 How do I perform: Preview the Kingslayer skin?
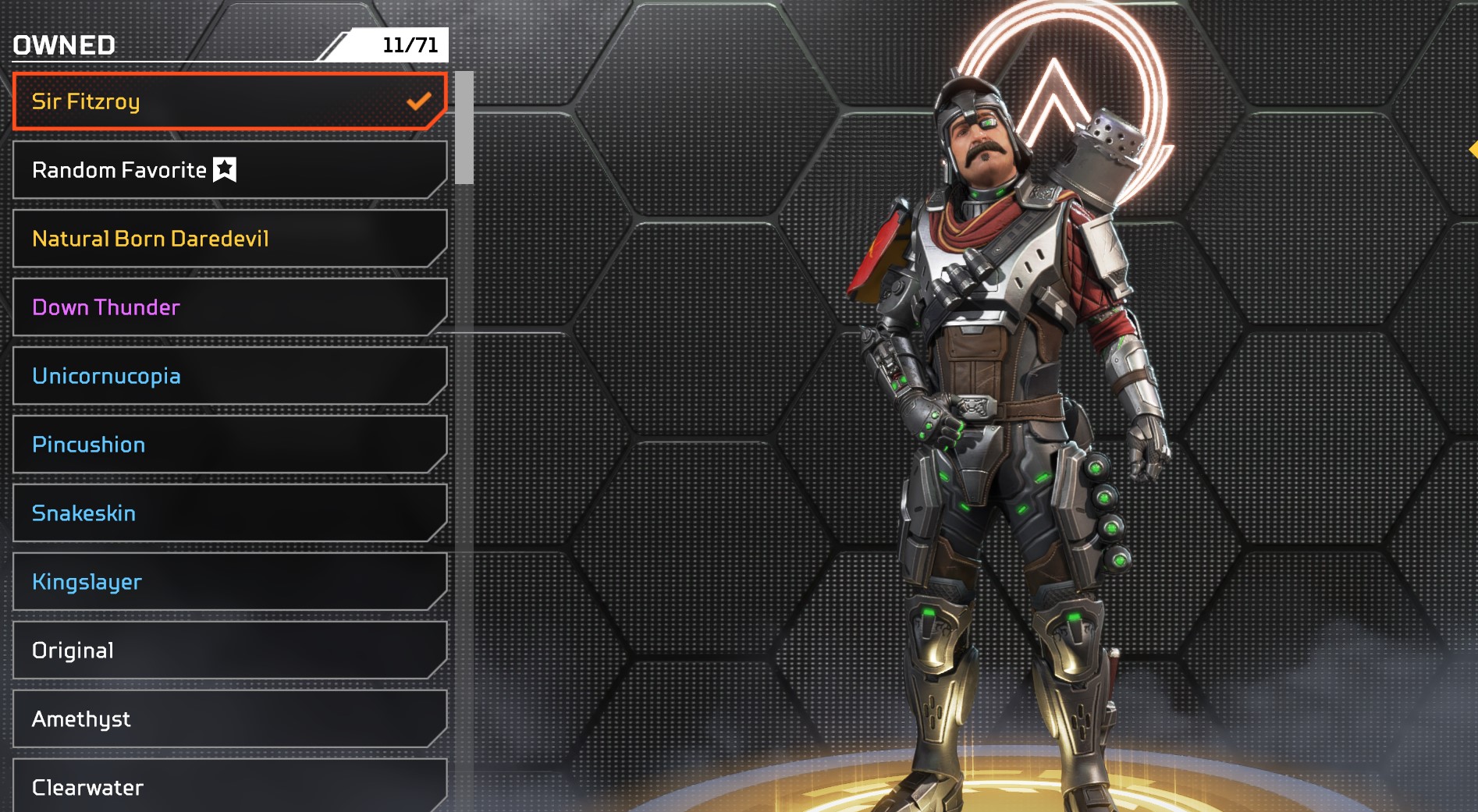click(229, 582)
